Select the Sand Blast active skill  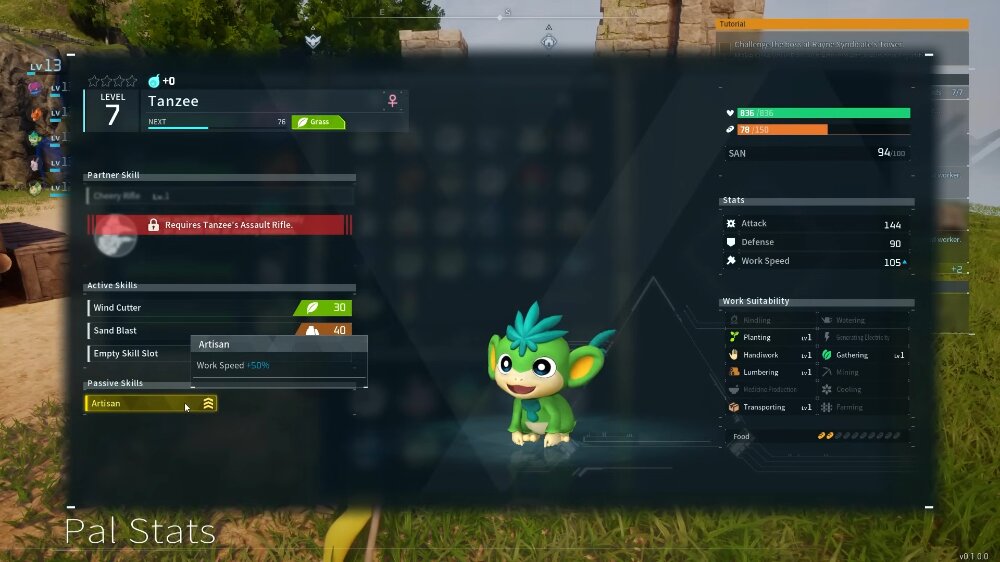[x=190, y=331]
